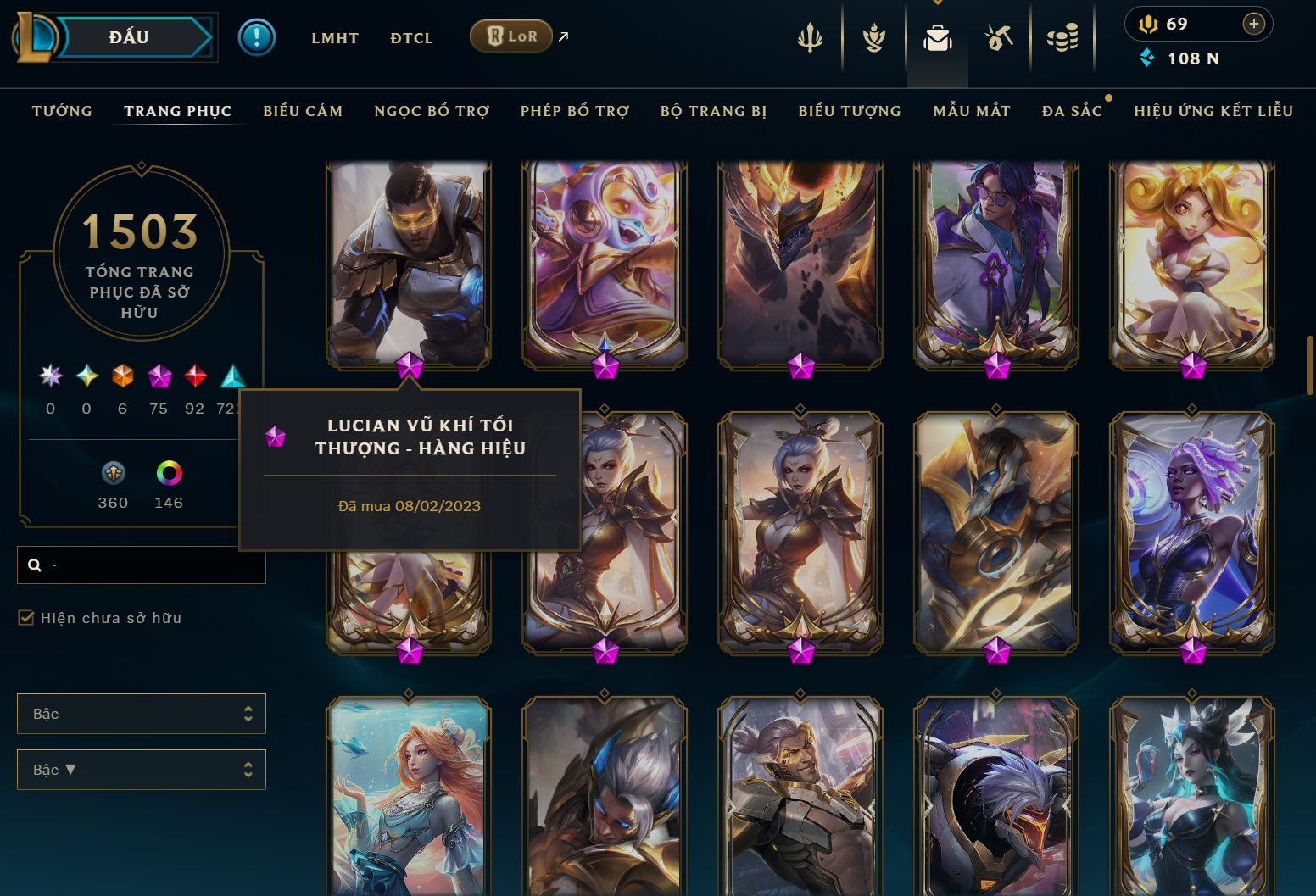Click the chroma color wheel showing 146

[x=169, y=473]
